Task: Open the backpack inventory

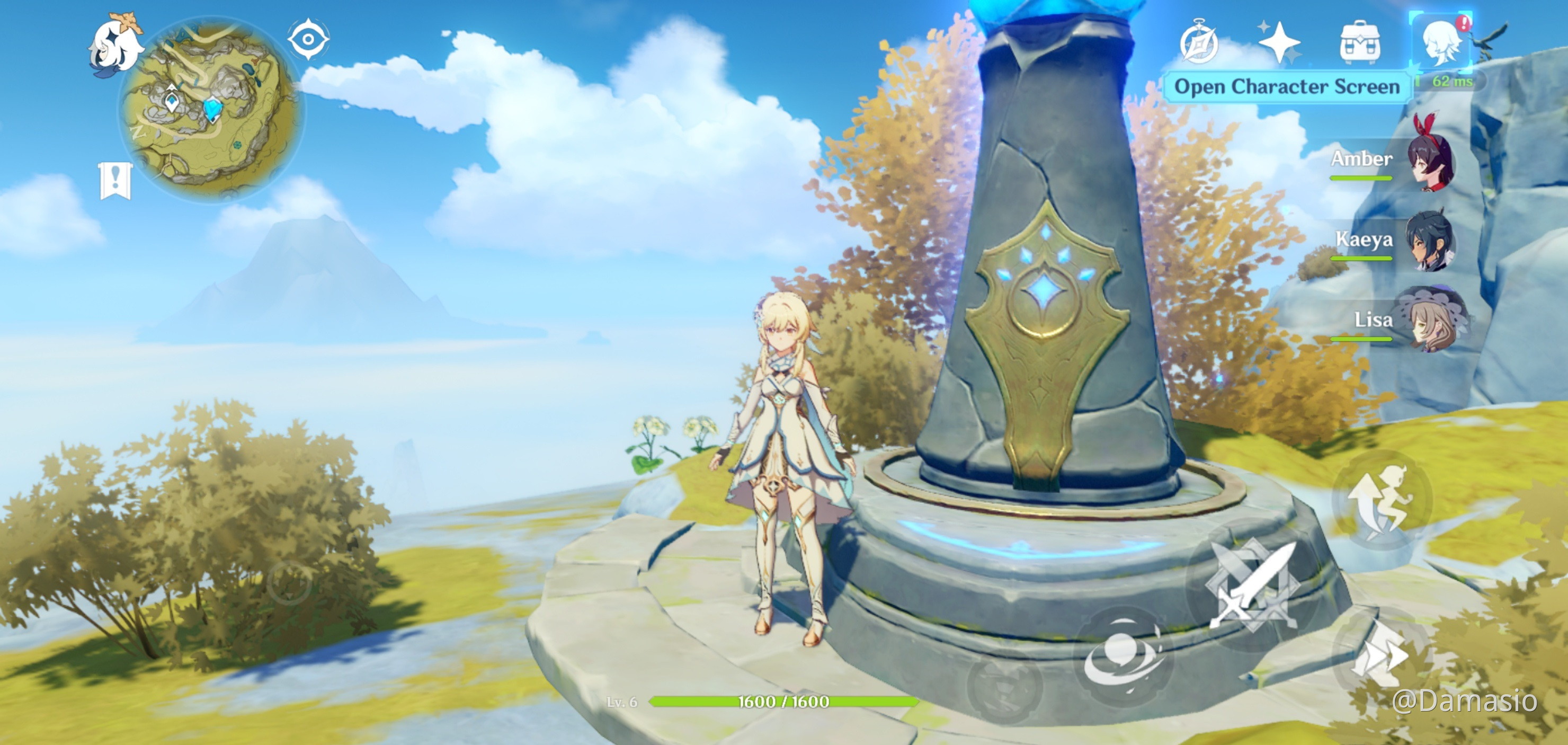Action: (x=1360, y=42)
